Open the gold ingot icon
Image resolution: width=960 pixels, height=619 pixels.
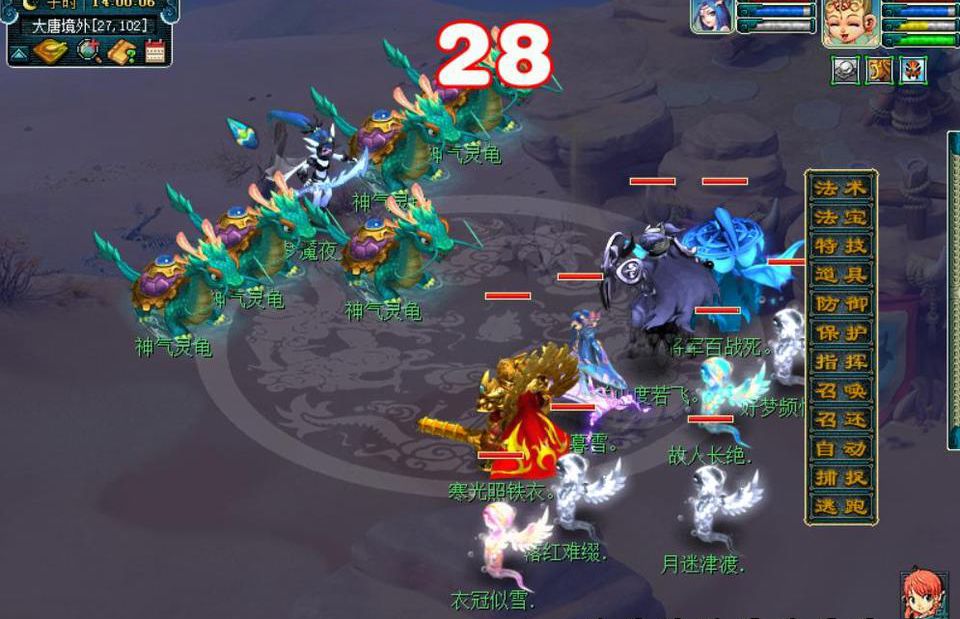point(50,51)
